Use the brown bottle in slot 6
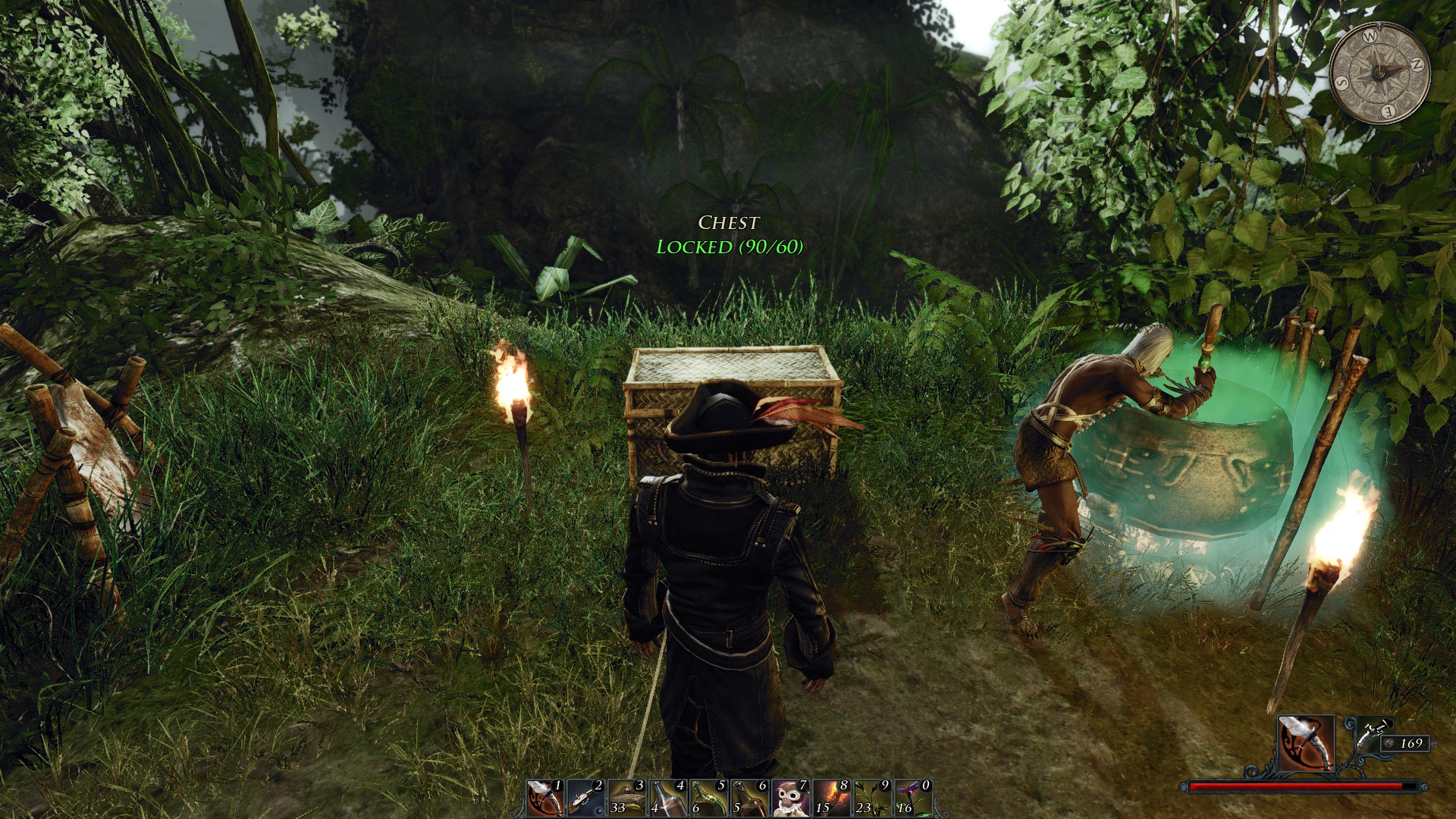The height and width of the screenshot is (819, 1456). click(749, 799)
